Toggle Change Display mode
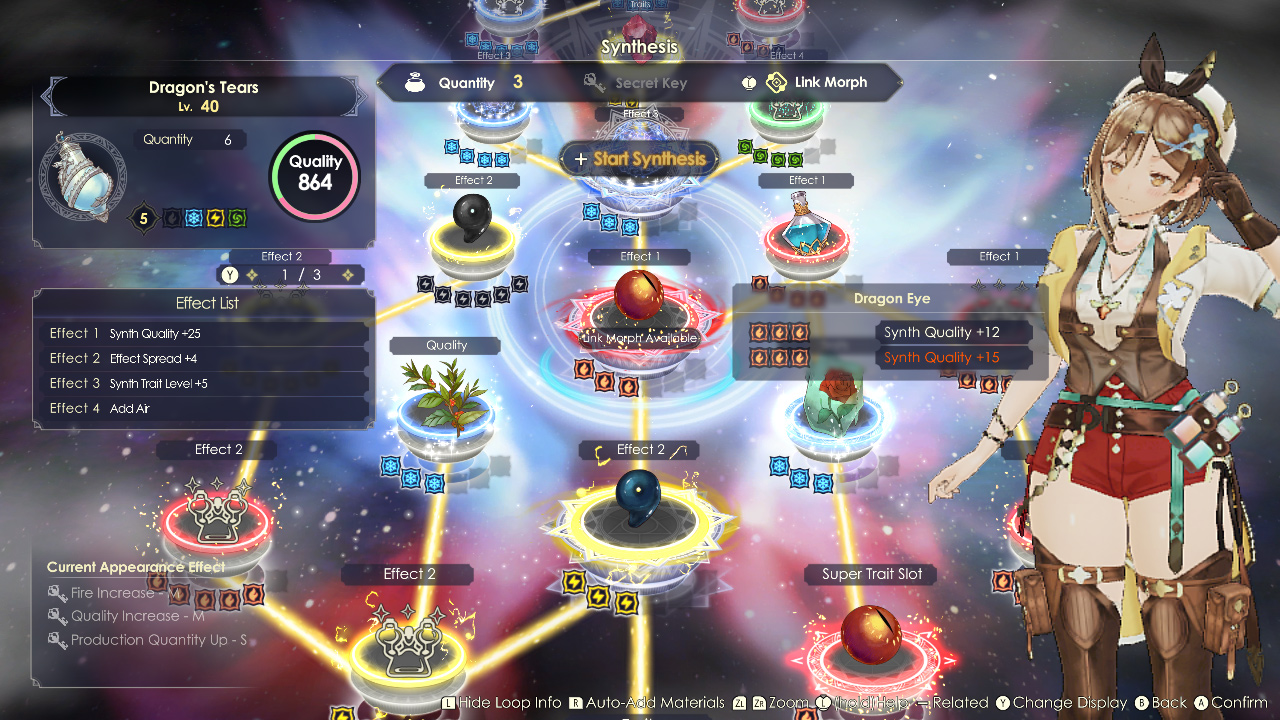The width and height of the screenshot is (1280, 720). (x=1065, y=702)
